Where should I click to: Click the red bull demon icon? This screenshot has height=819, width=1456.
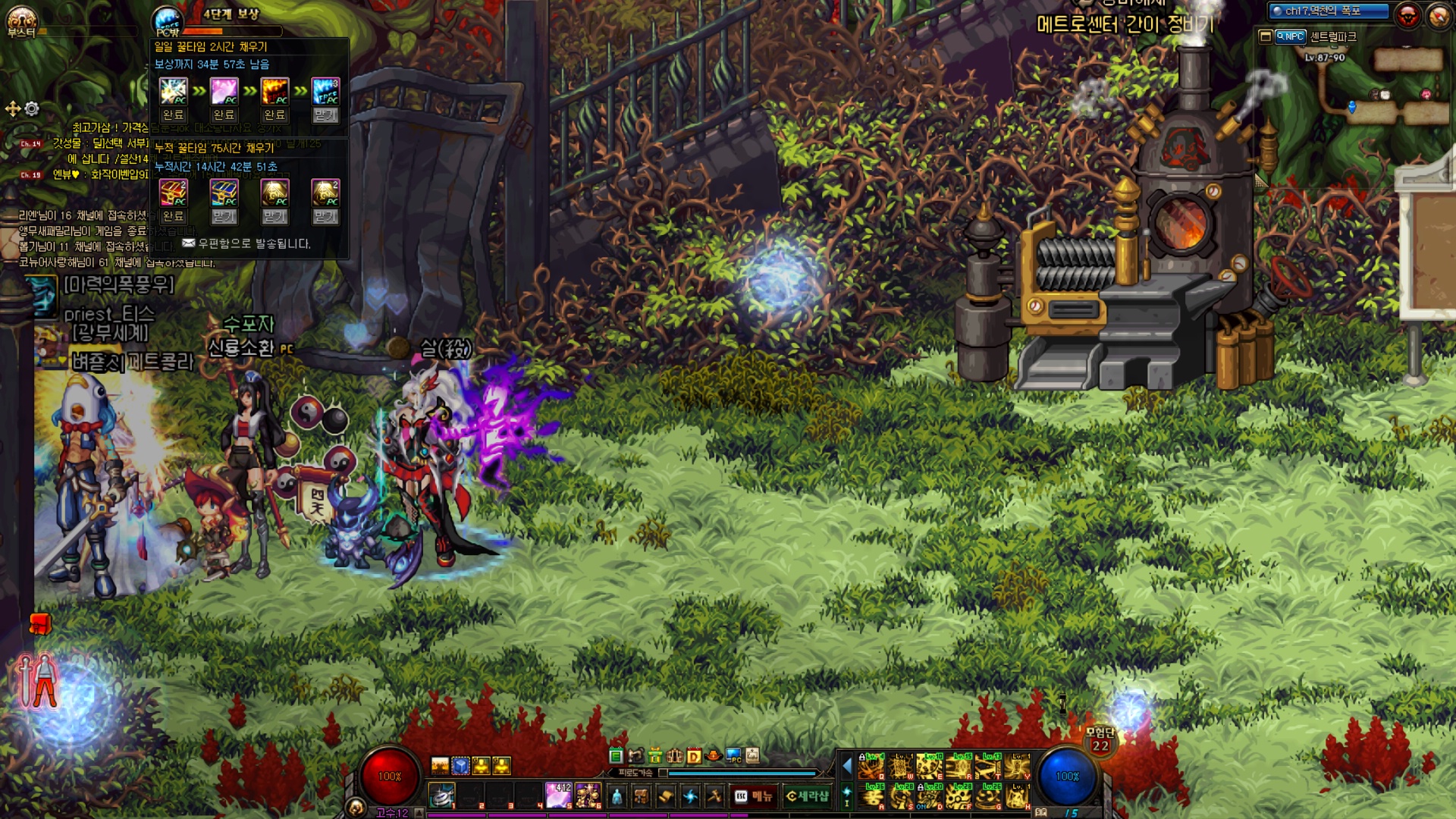pos(1408,15)
